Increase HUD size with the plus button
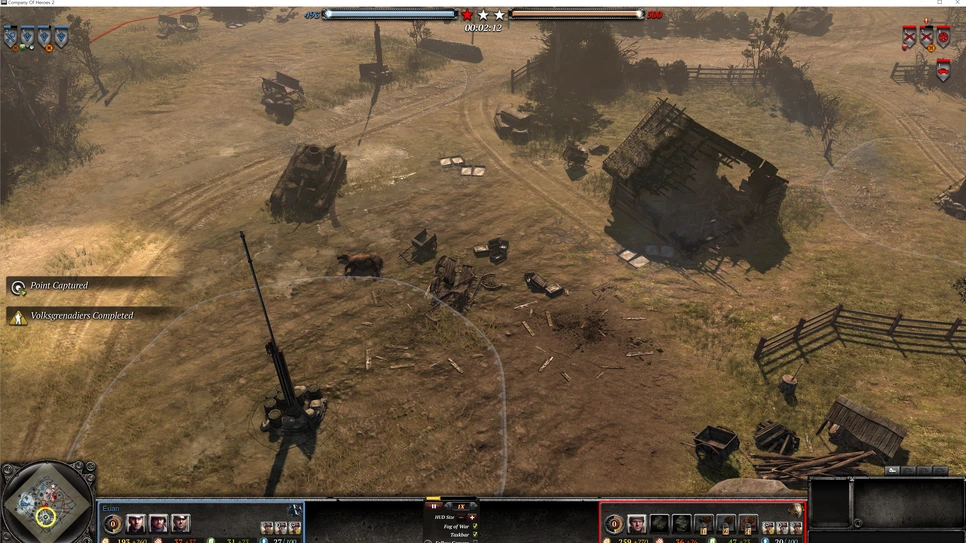 pyautogui.click(x=473, y=517)
